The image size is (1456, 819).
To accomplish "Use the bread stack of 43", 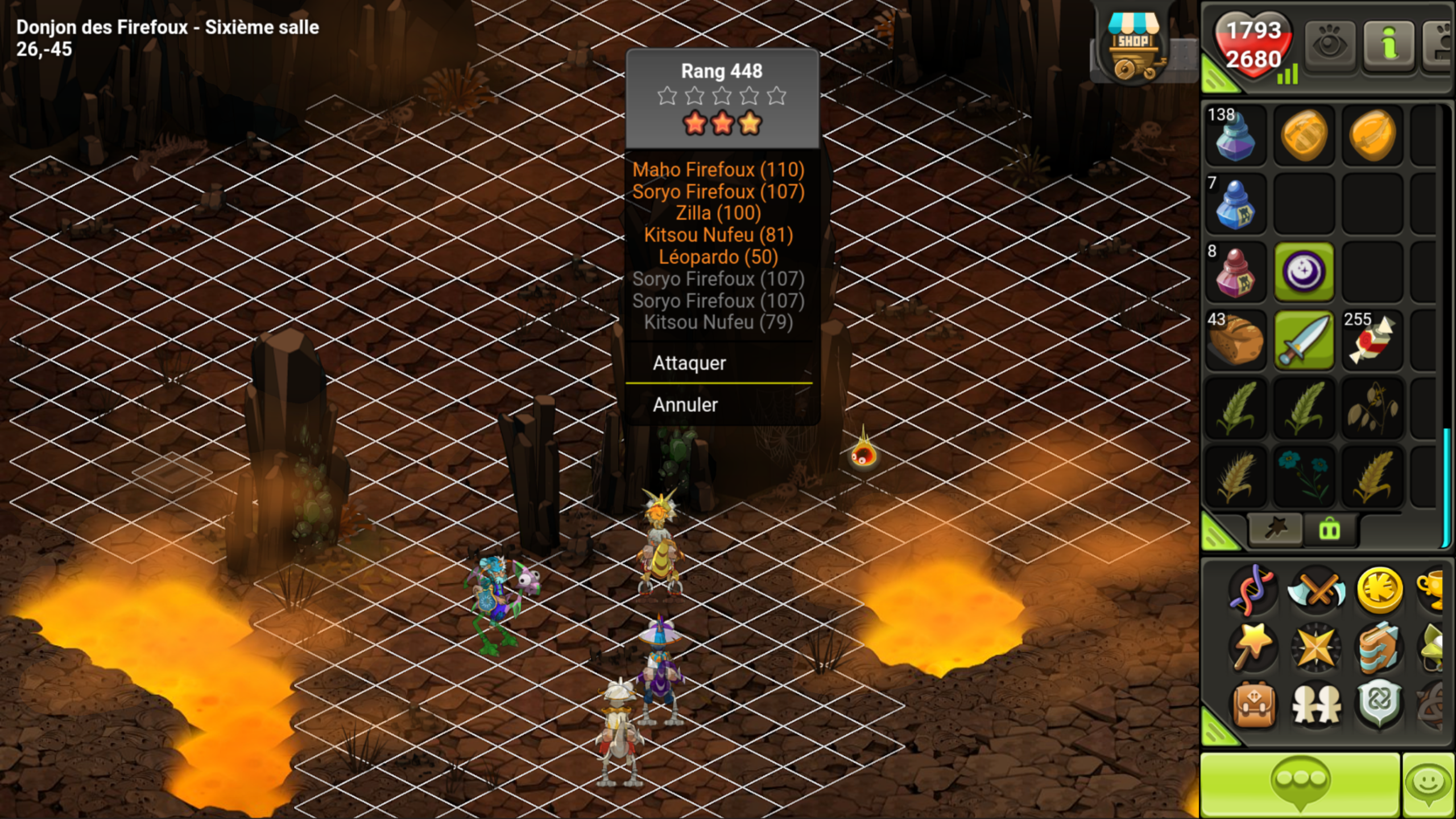I will point(1235,340).
